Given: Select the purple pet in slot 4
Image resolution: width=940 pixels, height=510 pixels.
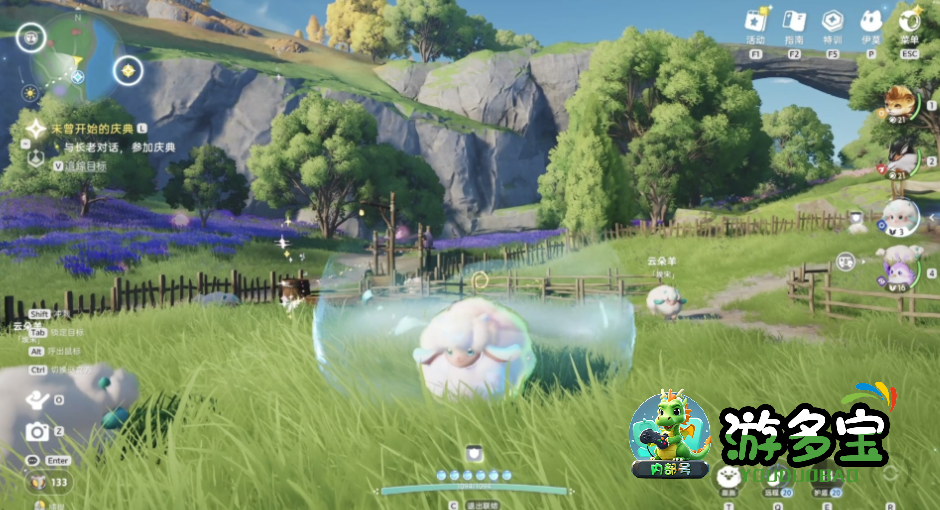Looking at the screenshot, I should (898, 268).
